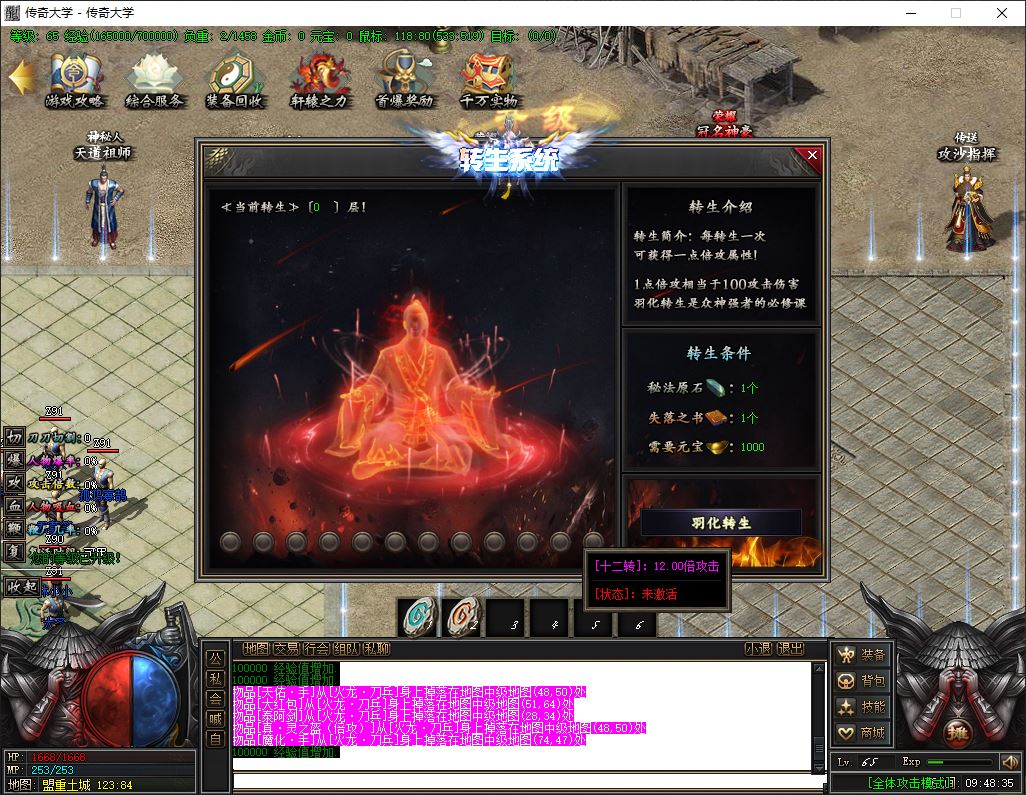Screen dimensions: 1026x795
Task: Open the 轩辕之力 dragon icon
Action: [319, 80]
